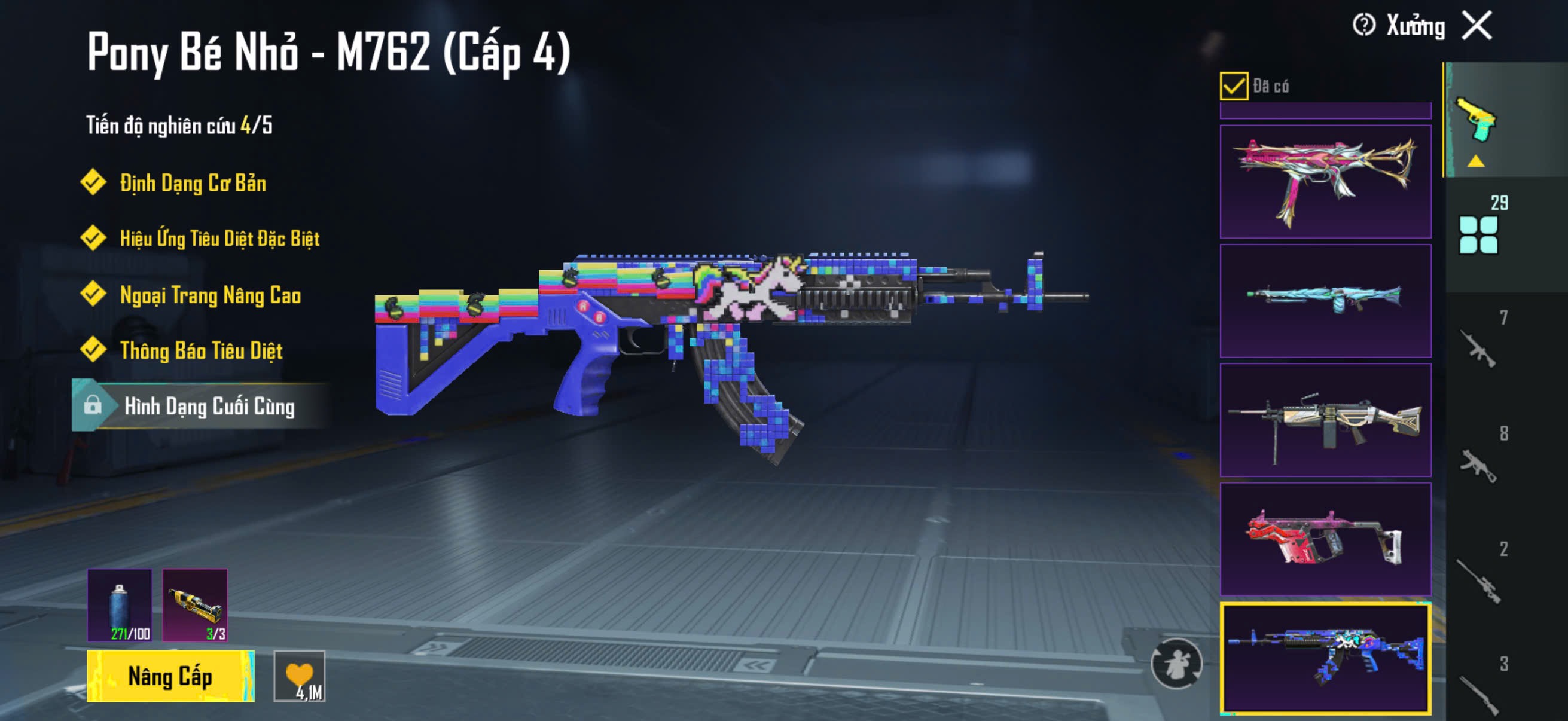
Task: Select the blue pixel M762 skin thumbnail
Action: pyautogui.click(x=1325, y=658)
